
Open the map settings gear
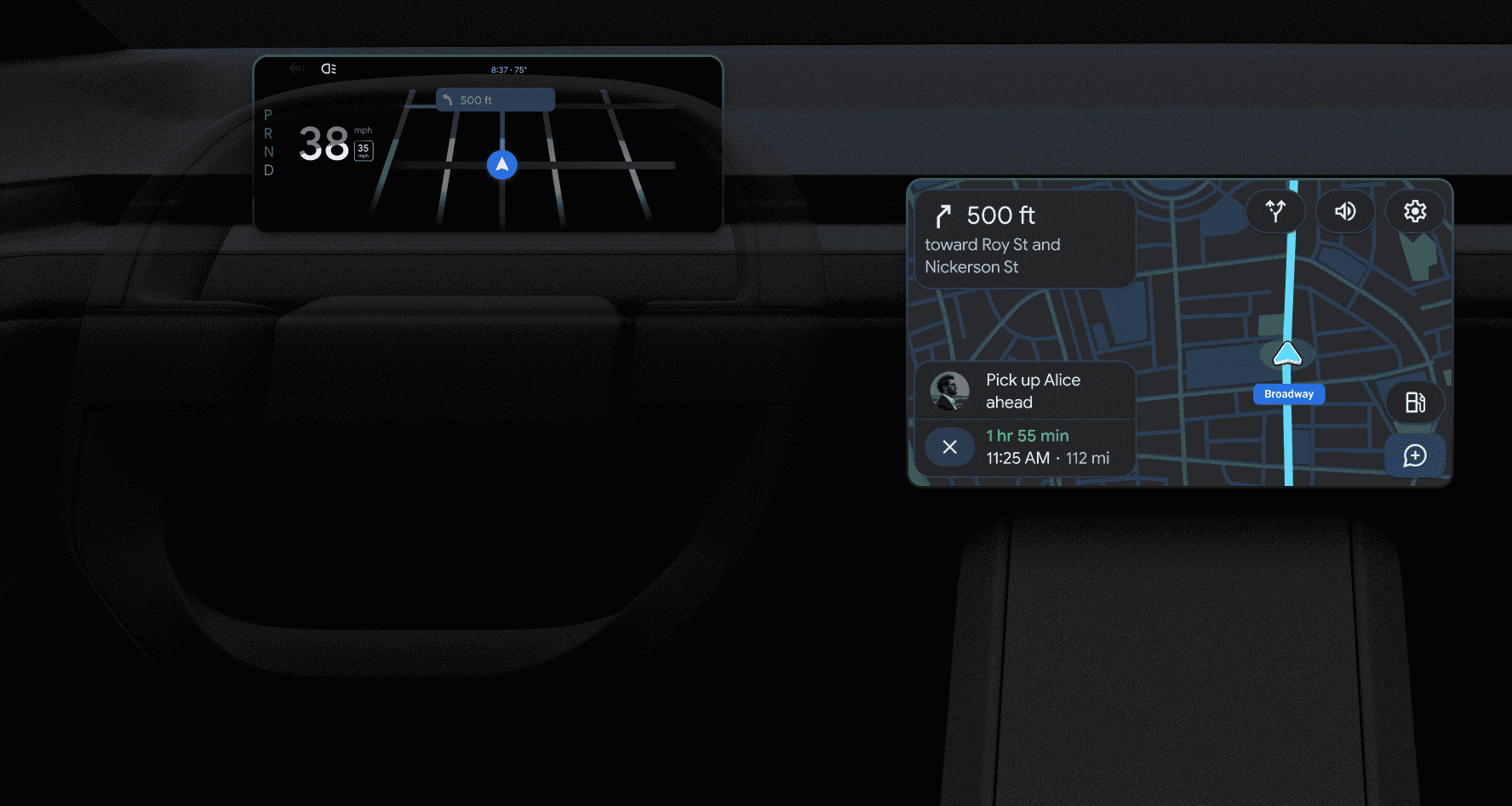pyautogui.click(x=1415, y=211)
